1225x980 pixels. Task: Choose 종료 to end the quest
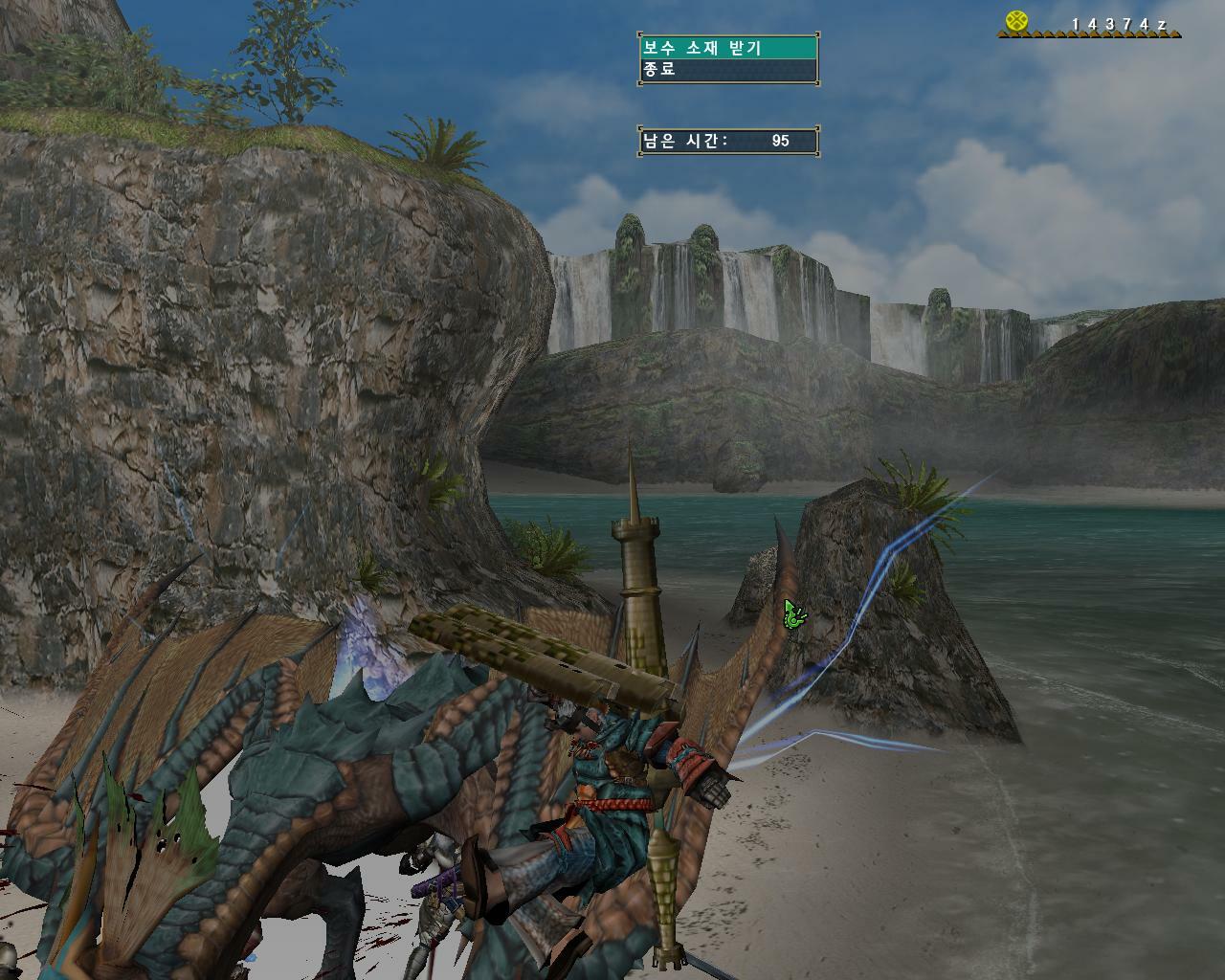point(728,70)
